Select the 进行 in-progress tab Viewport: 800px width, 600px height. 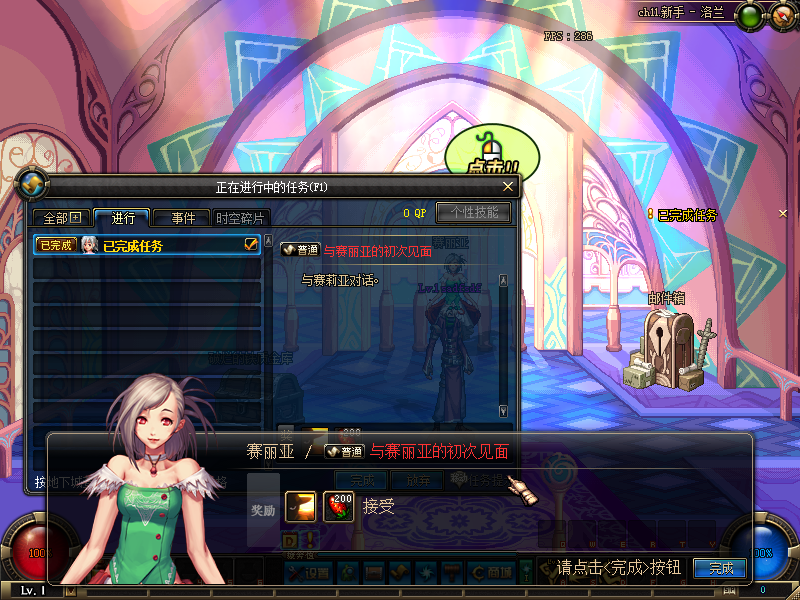122,218
